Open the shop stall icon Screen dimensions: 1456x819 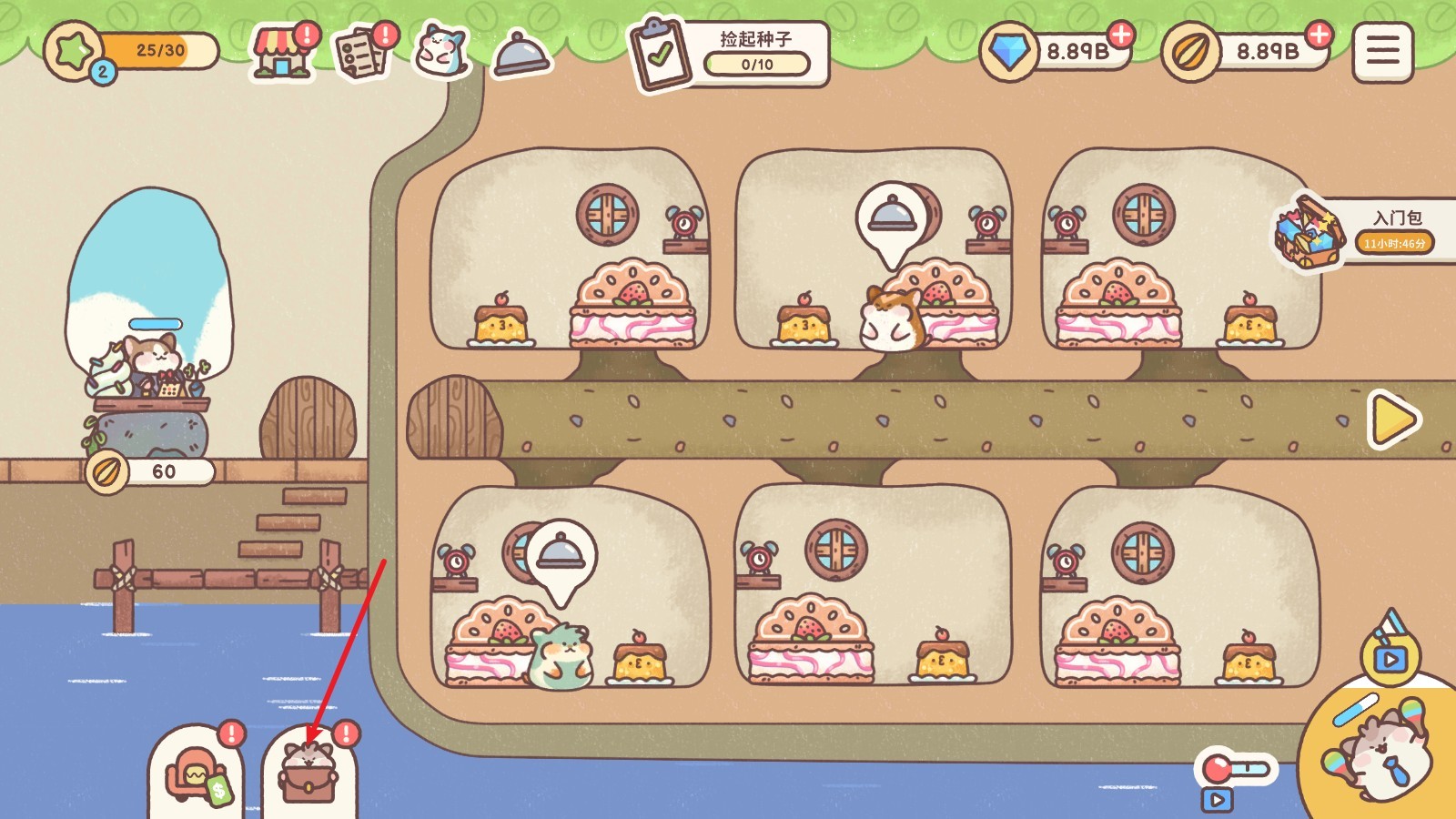[x=282, y=52]
